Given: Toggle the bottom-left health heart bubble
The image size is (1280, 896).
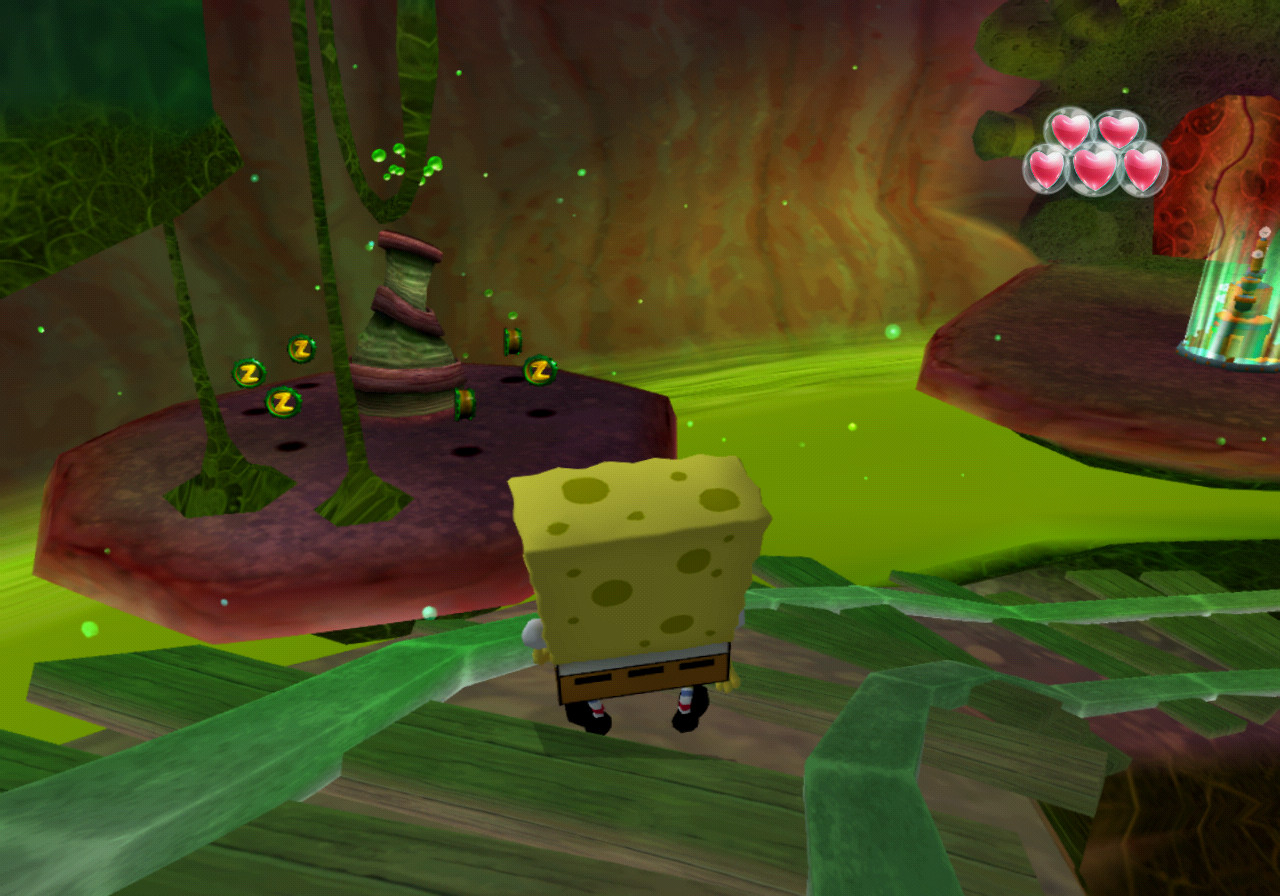Looking at the screenshot, I should [x=1048, y=170].
